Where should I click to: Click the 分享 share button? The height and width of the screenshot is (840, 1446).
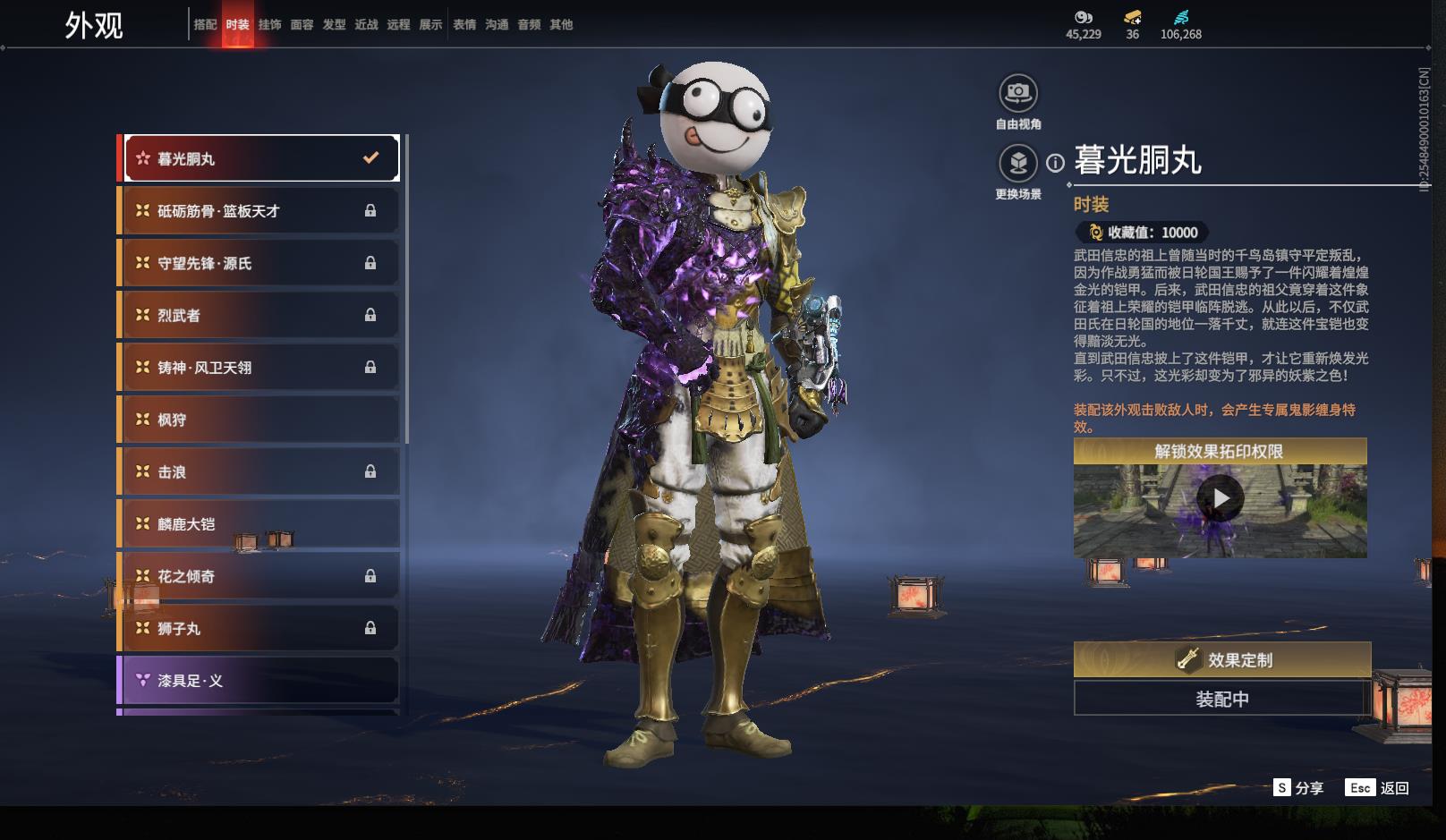click(x=1298, y=788)
